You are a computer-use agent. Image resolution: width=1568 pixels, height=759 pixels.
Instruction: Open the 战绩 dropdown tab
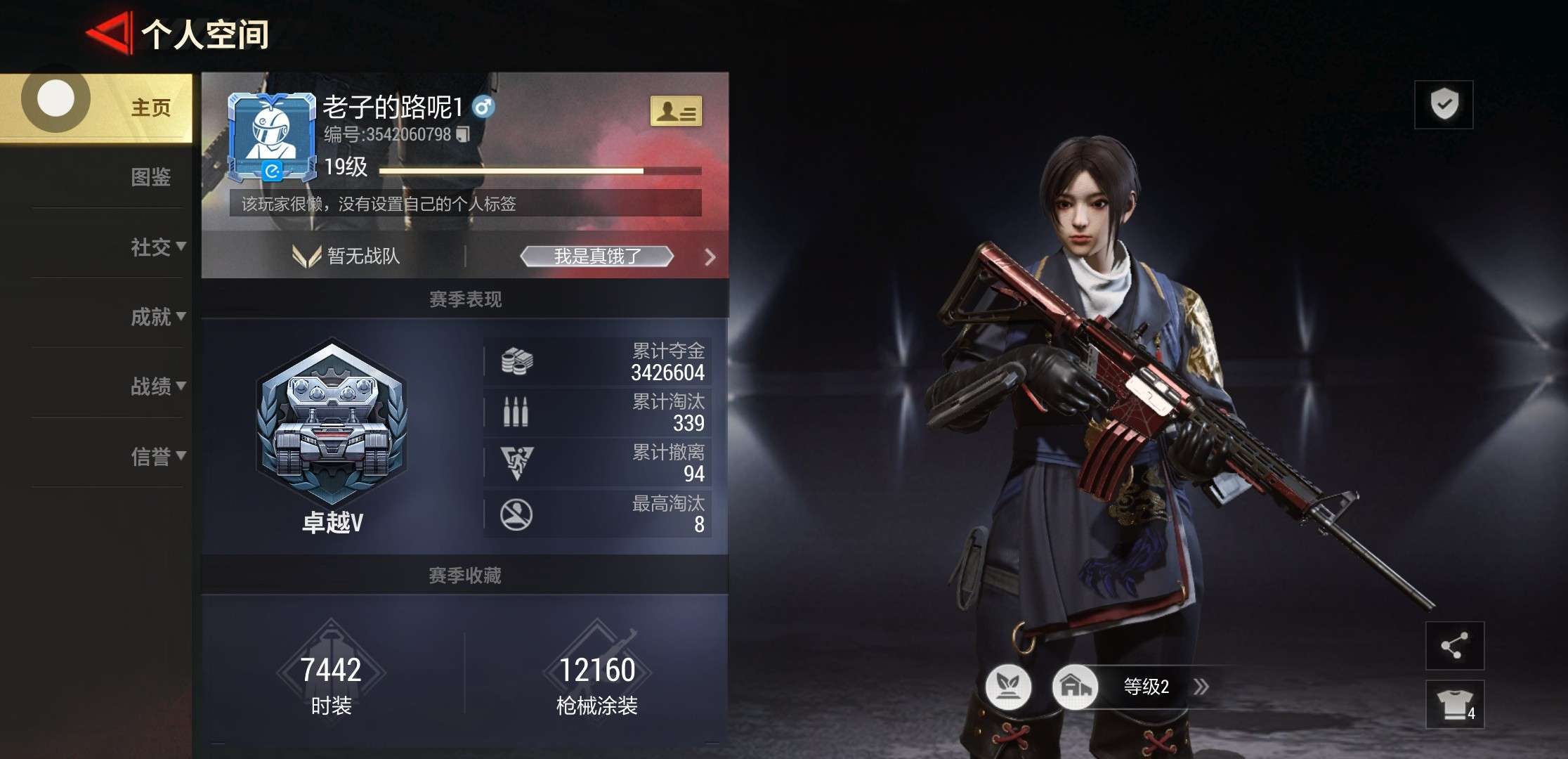tap(157, 386)
